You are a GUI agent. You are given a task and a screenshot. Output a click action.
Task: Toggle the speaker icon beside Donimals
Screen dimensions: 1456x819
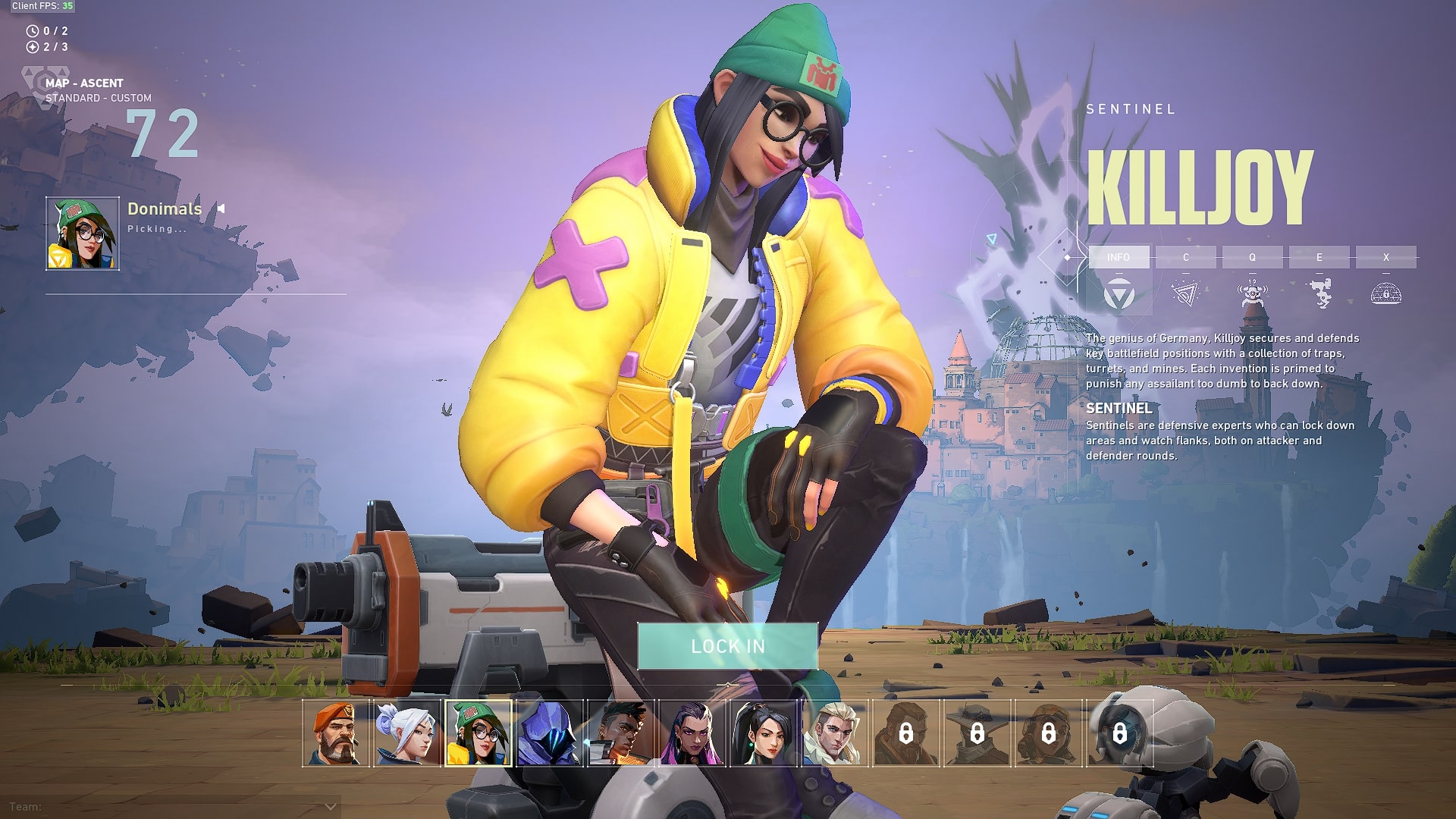coord(221,209)
